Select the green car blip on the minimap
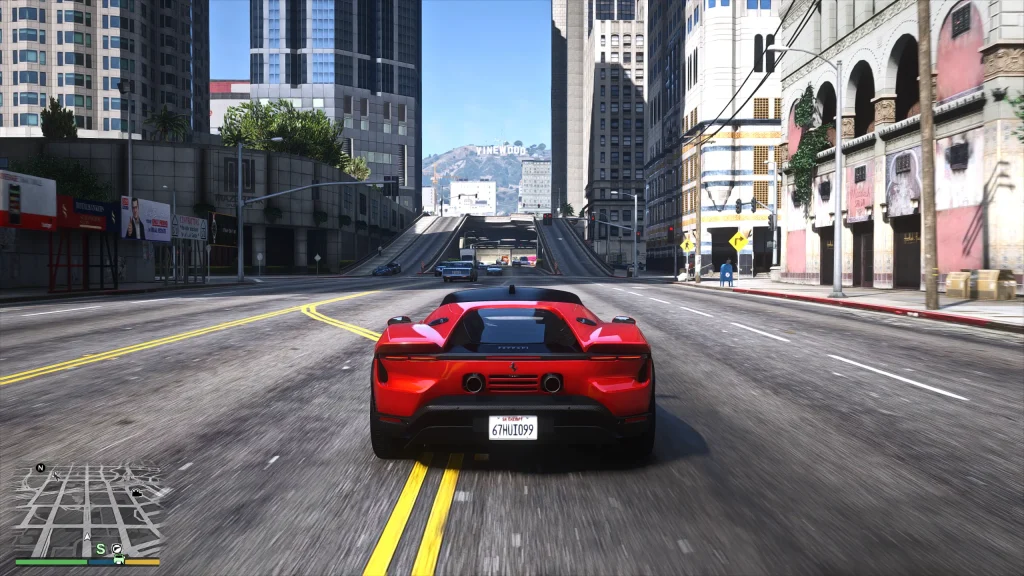 click(119, 559)
